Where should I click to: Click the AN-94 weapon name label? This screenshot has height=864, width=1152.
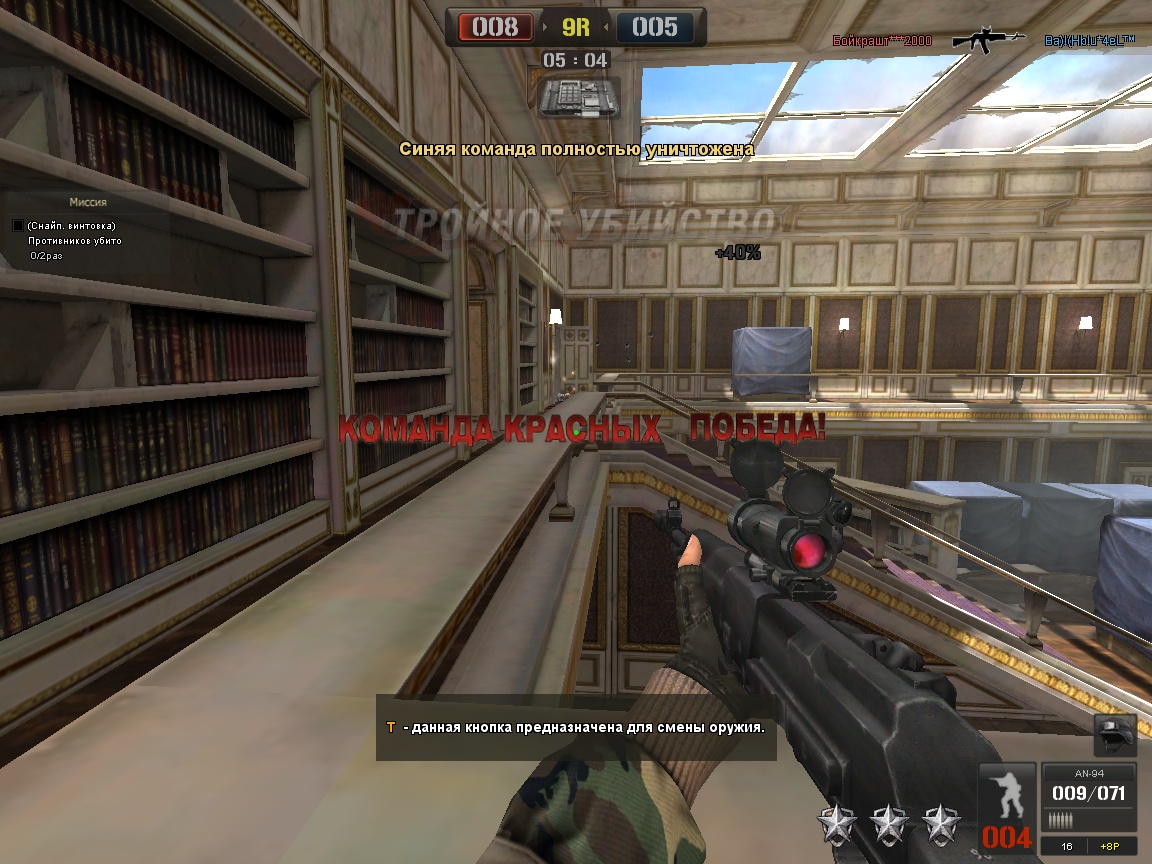(1089, 772)
